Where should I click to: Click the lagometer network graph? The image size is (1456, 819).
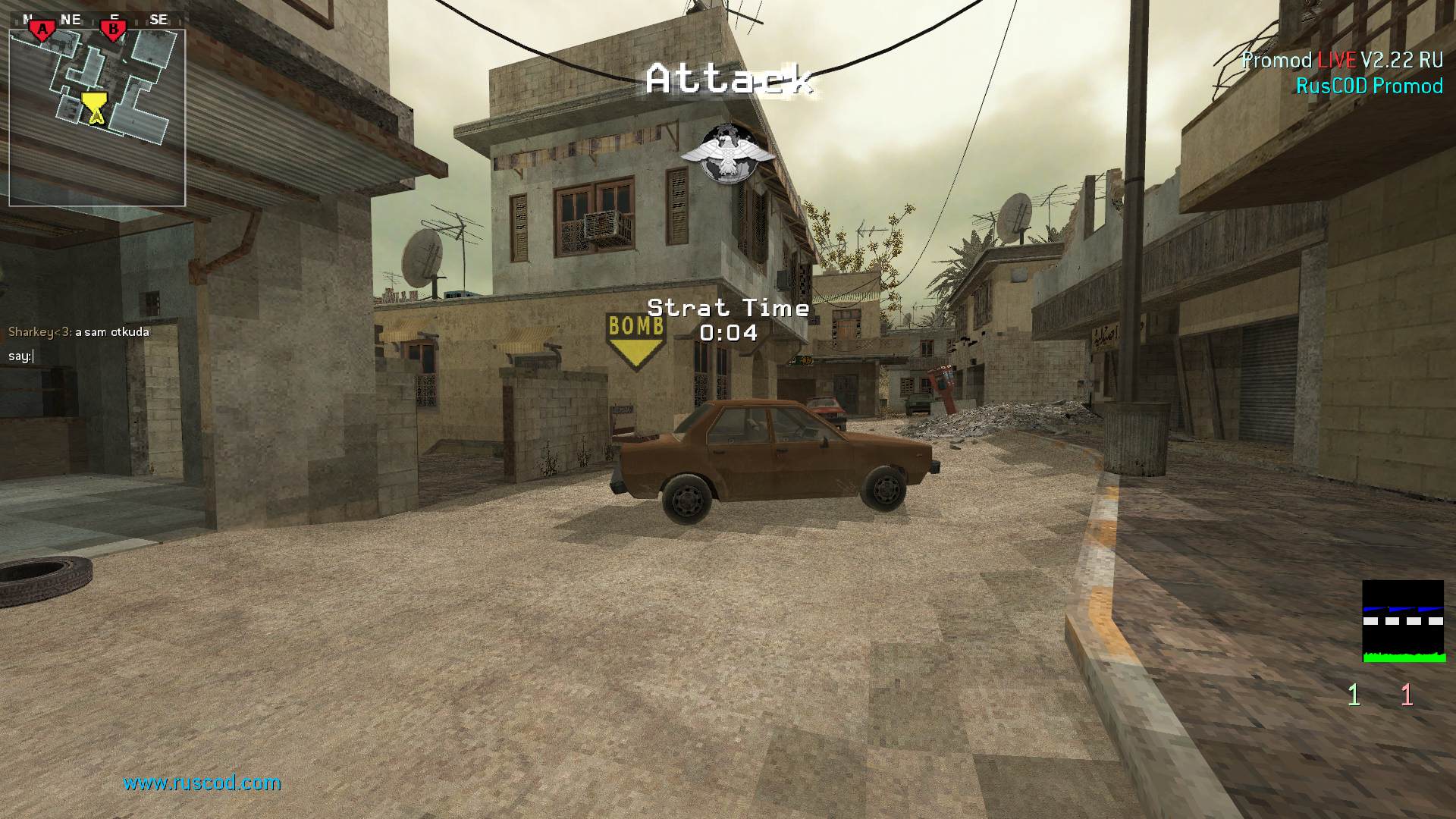1403,621
